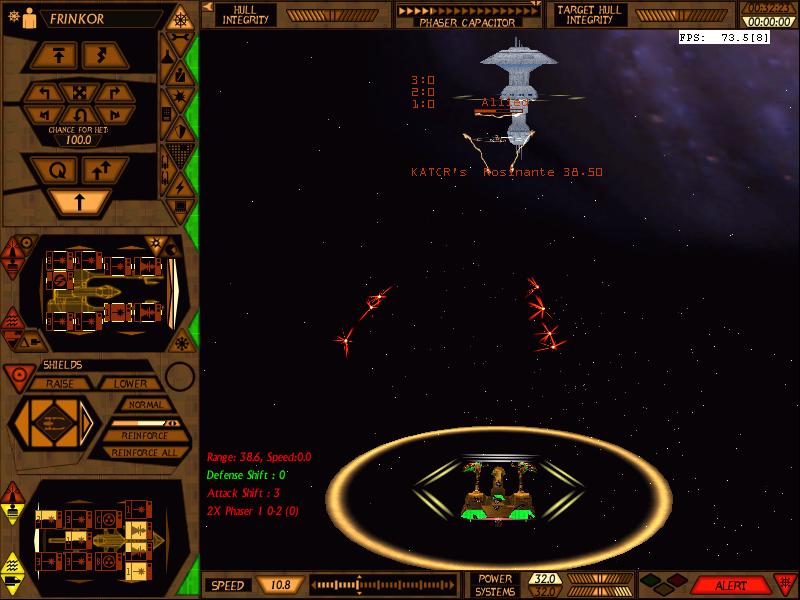Click the Frinkor captain name bar

pyautogui.click(x=80, y=18)
